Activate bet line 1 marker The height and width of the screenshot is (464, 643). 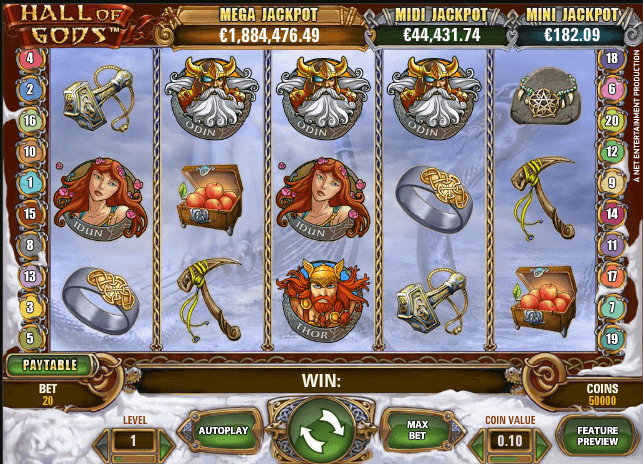[30, 183]
